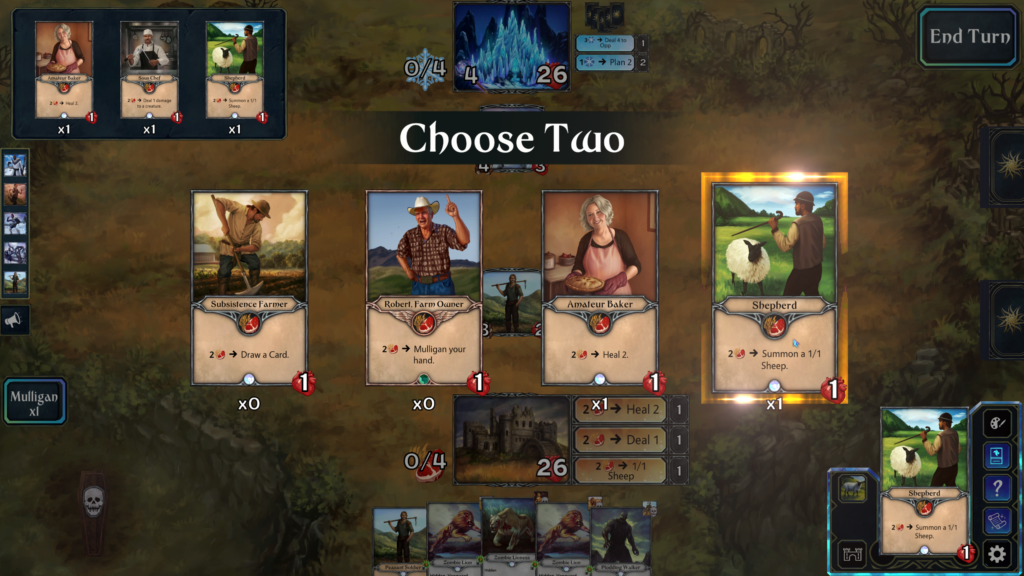This screenshot has width=1024, height=576.
Task: Use the Mulligan x1 button
Action: pos(34,402)
